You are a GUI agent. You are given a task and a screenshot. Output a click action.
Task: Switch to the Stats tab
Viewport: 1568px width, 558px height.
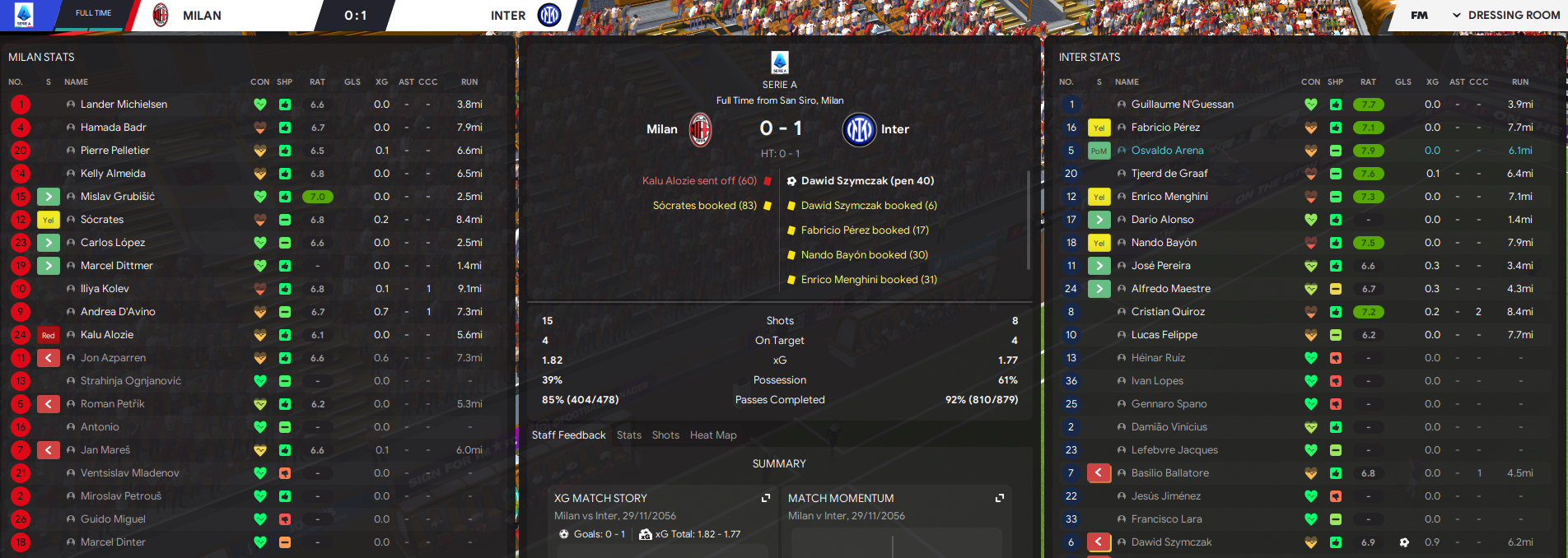click(628, 435)
